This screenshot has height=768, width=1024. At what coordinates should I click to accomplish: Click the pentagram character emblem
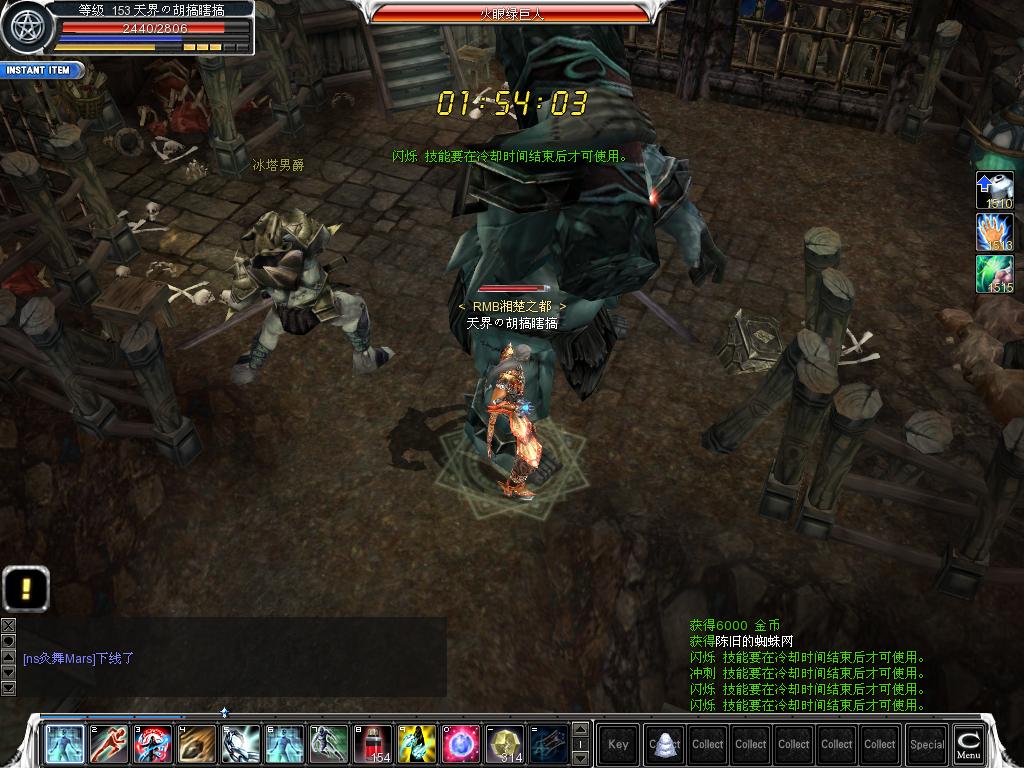pyautogui.click(x=25, y=28)
